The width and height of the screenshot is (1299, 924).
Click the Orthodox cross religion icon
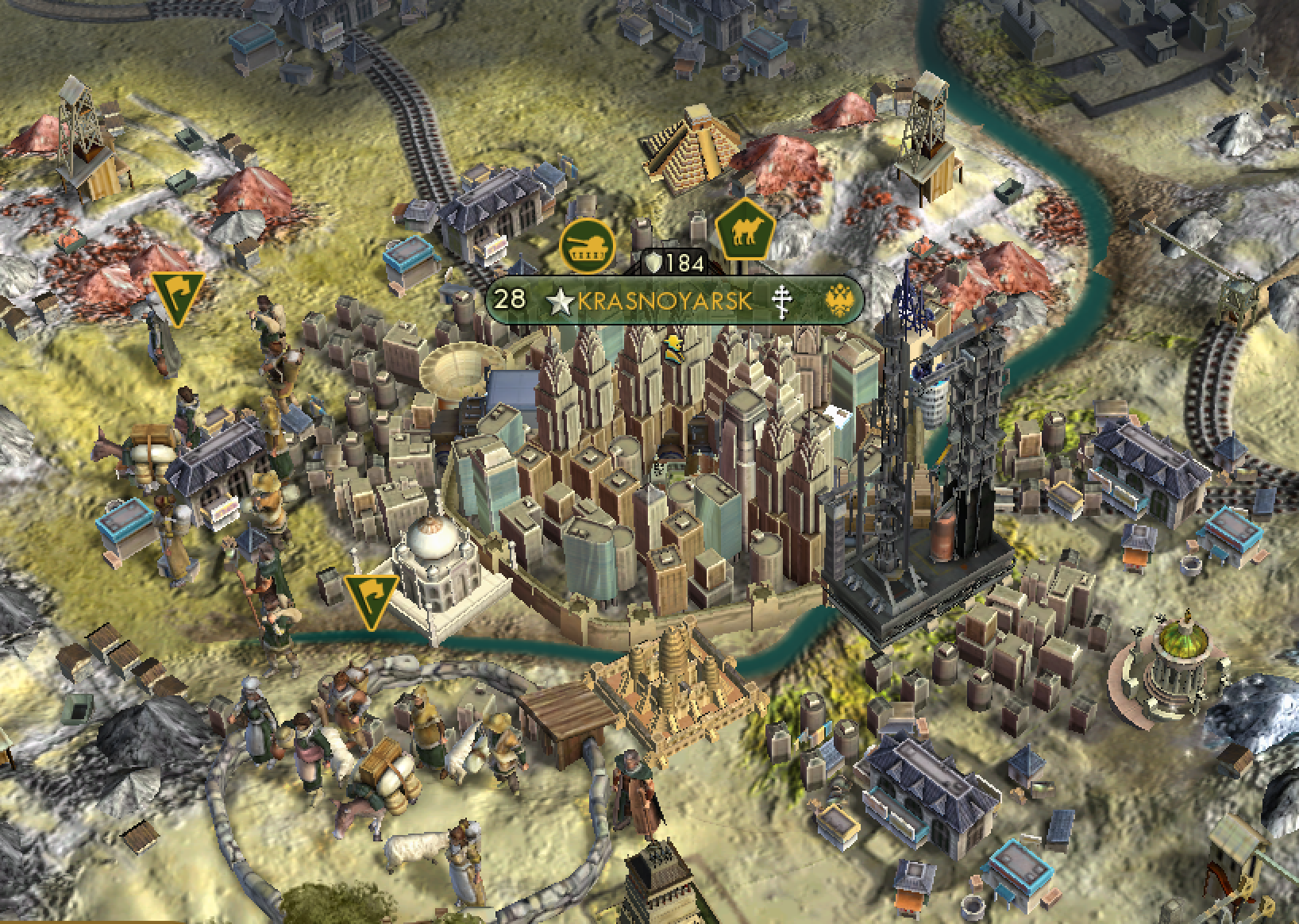pos(782,300)
